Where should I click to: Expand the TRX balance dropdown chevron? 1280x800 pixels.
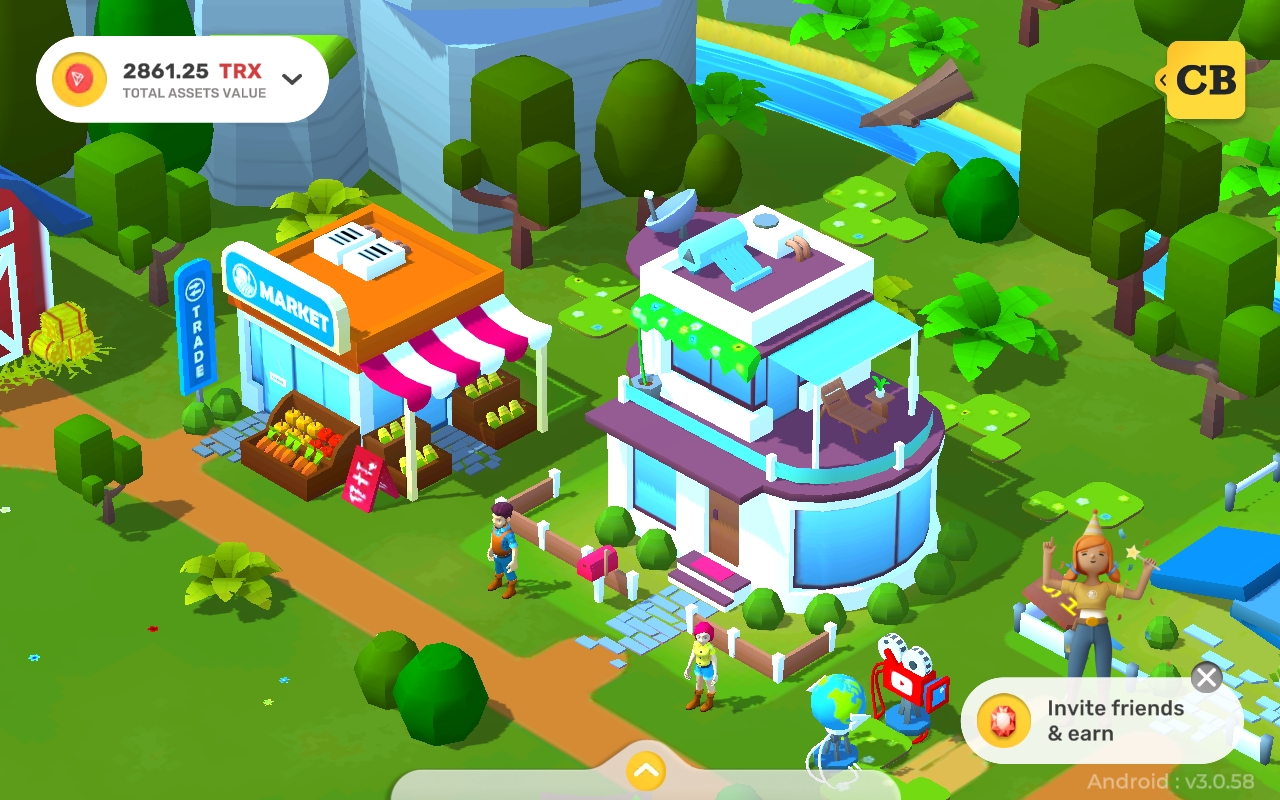290,76
